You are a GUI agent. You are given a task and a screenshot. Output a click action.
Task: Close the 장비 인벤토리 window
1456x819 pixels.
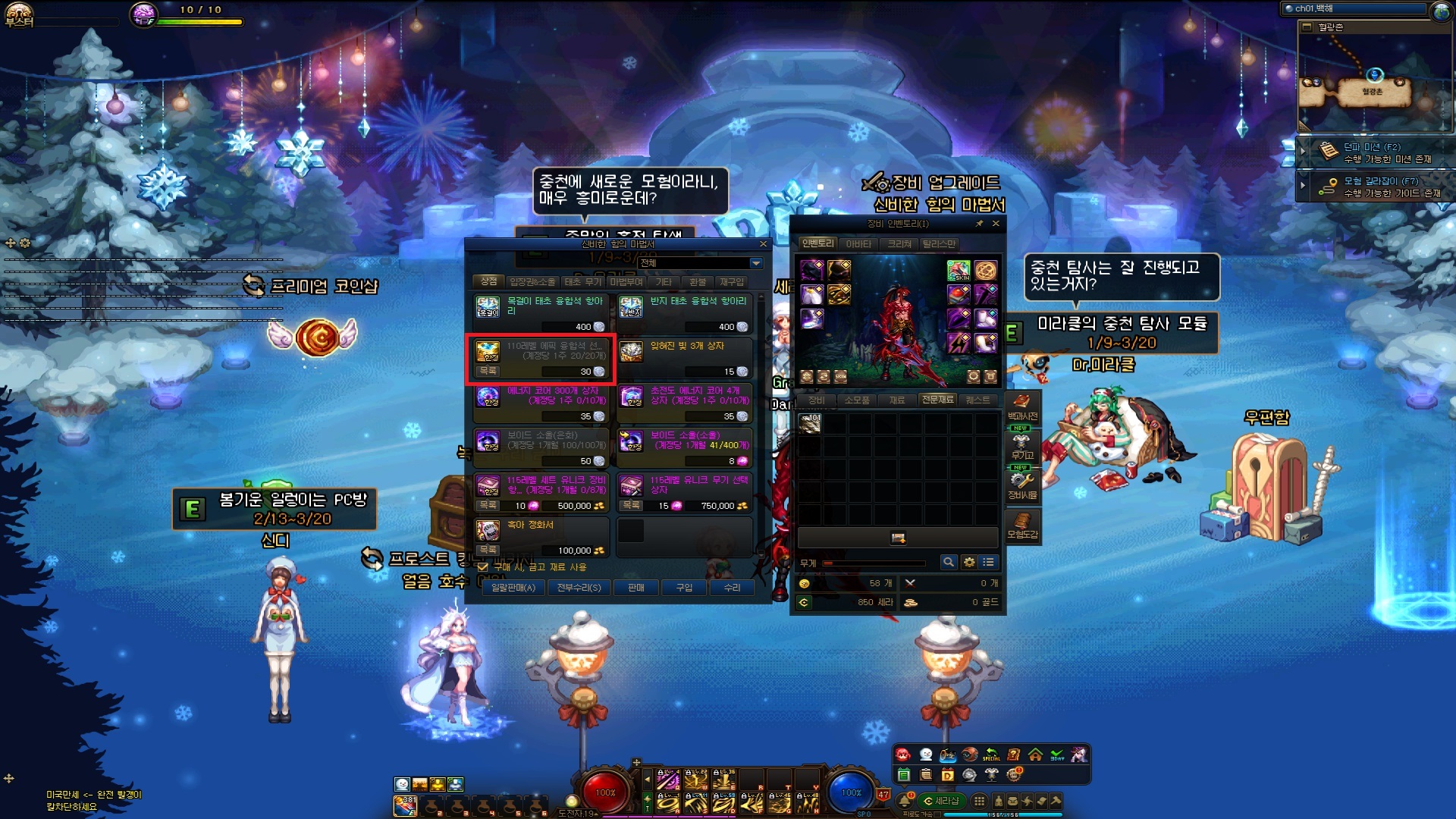tap(996, 224)
